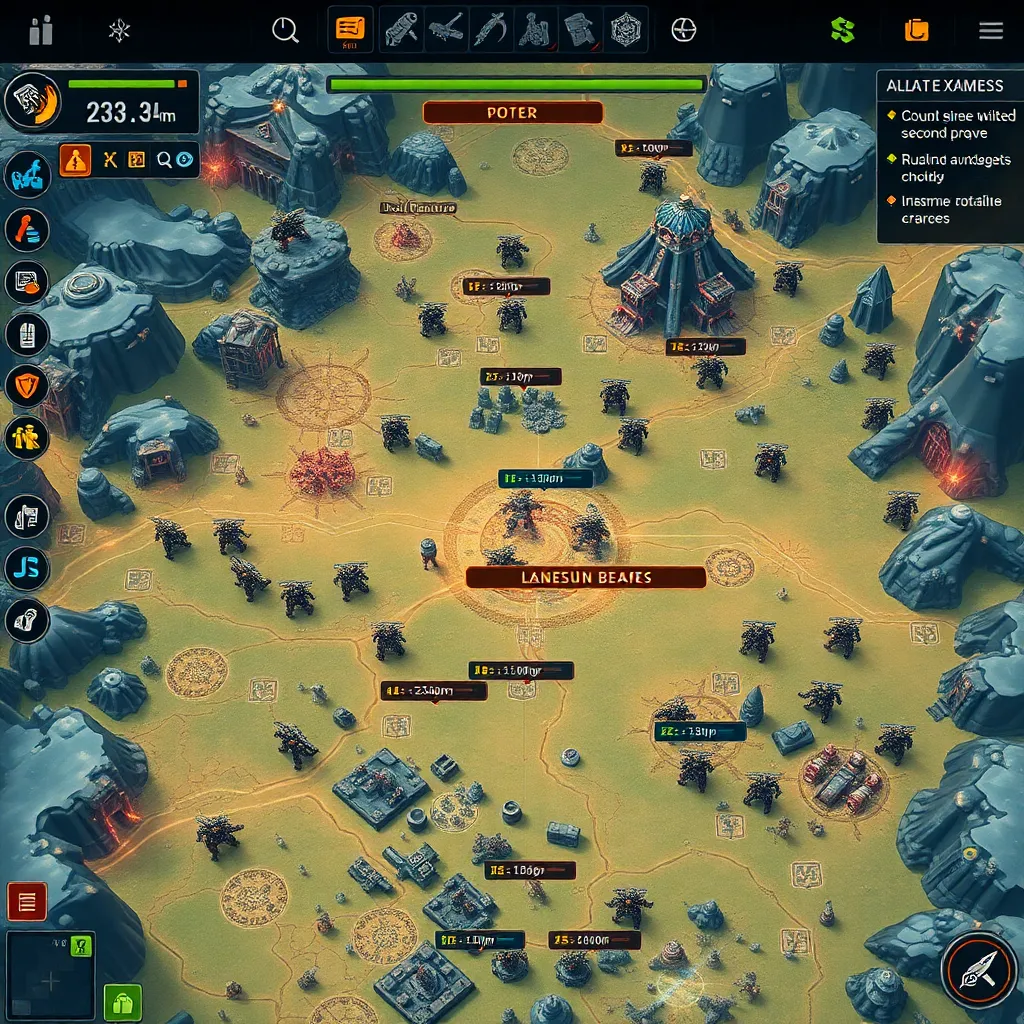The width and height of the screenshot is (1024, 1024).
Task: Open the green dollar currency shop
Action: coord(843,30)
